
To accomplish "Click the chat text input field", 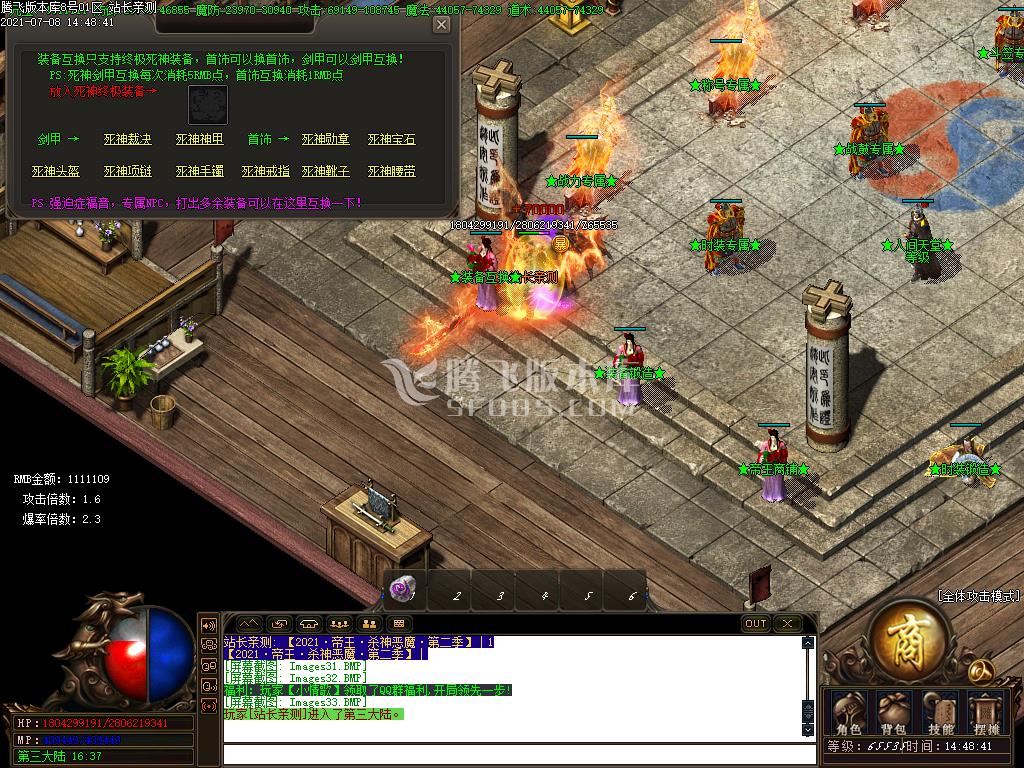I will 510,752.
